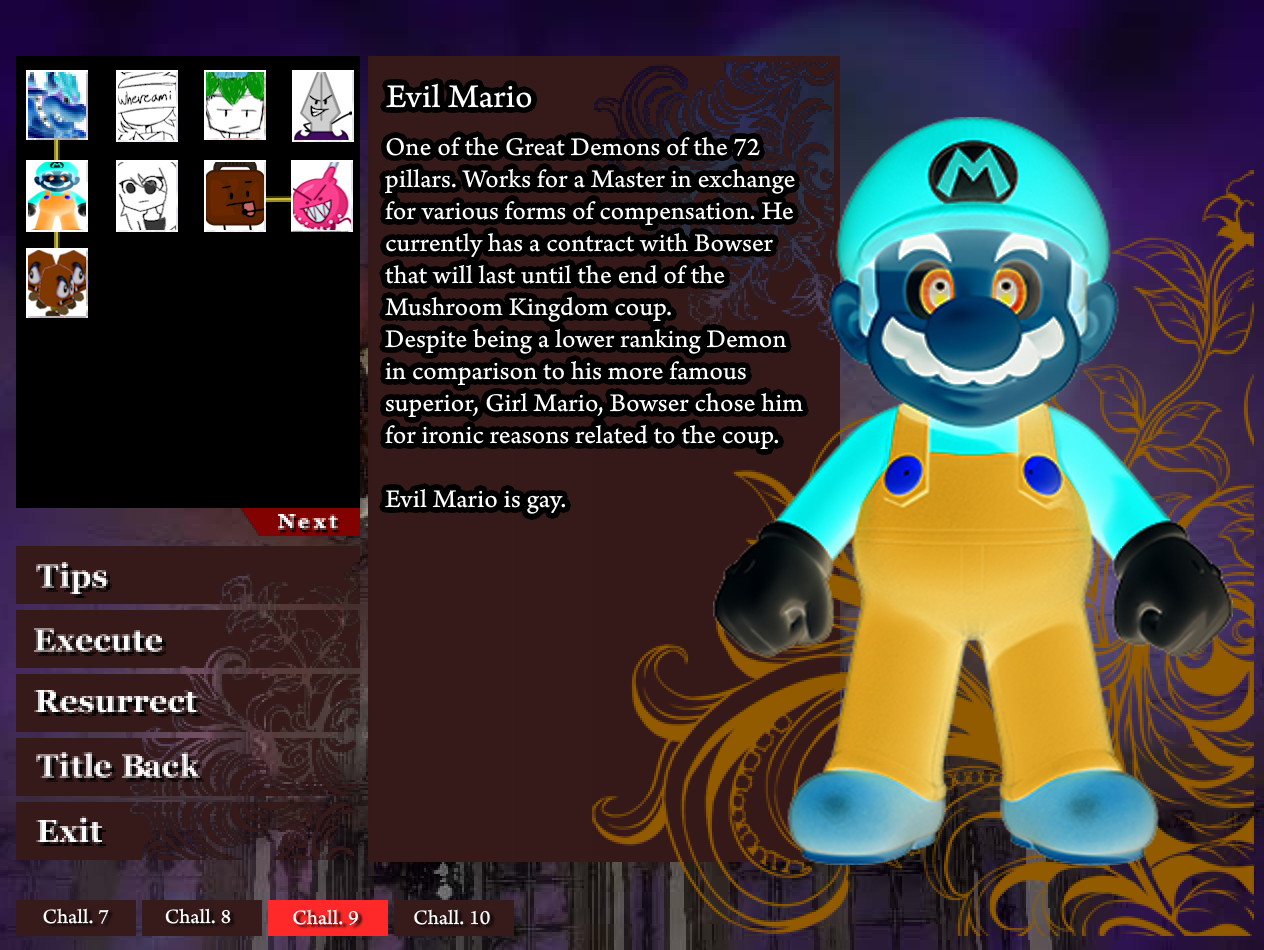Image resolution: width=1264 pixels, height=950 pixels.
Task: Select the blue dragon portrait
Action: [x=57, y=105]
